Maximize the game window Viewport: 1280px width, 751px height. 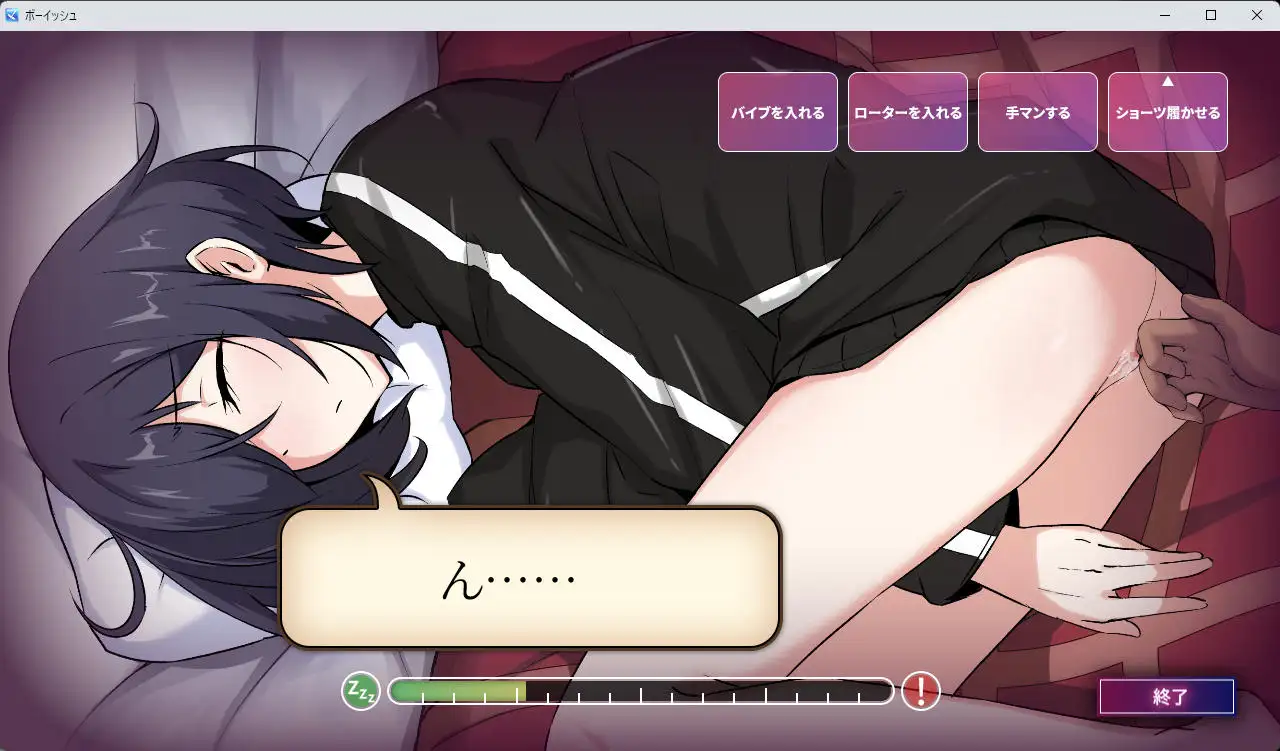pos(1211,15)
